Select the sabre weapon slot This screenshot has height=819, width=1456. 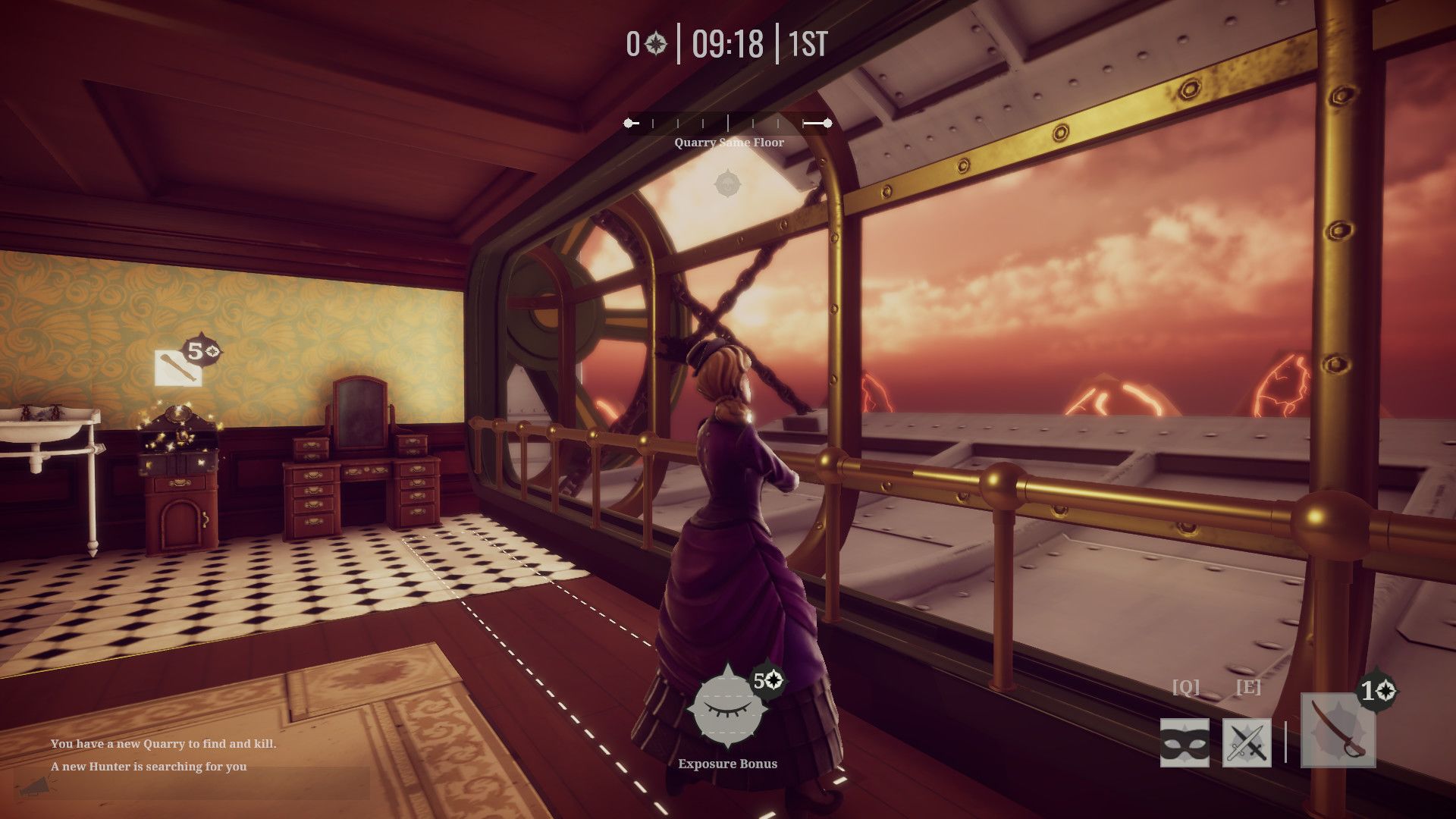(x=1338, y=730)
